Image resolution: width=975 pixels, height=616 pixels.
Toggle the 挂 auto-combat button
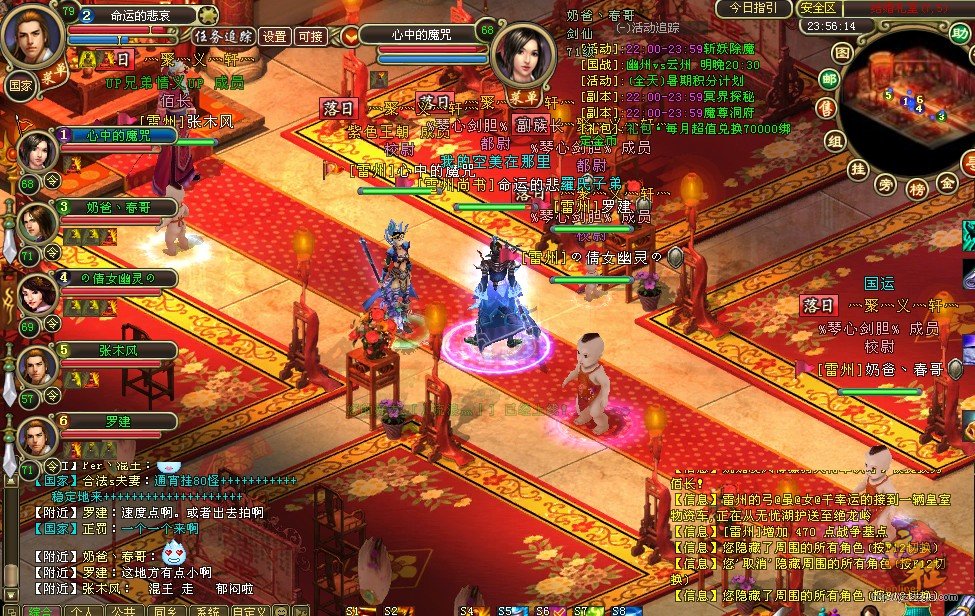point(857,170)
